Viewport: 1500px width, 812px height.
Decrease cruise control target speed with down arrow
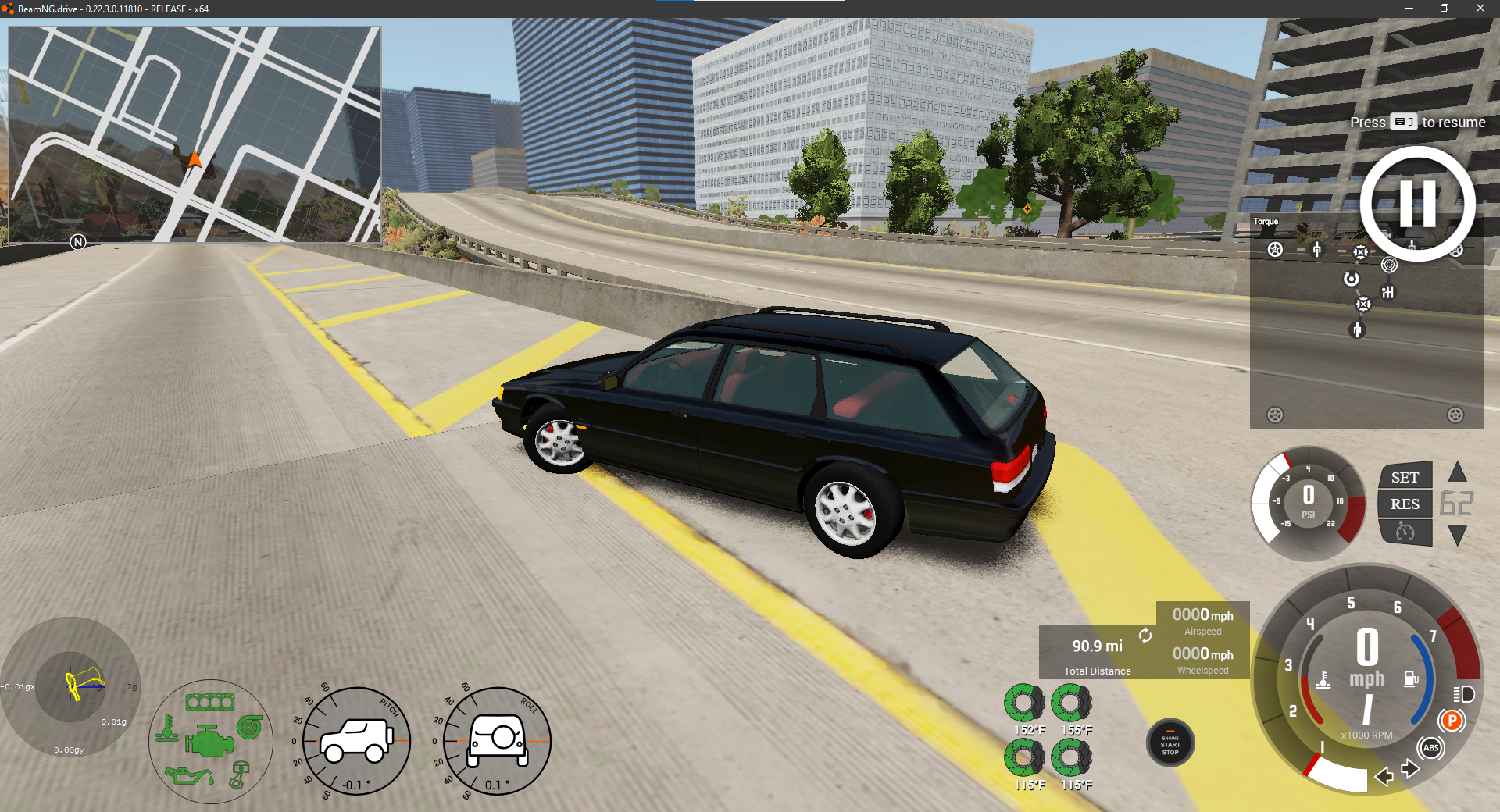tap(1457, 536)
